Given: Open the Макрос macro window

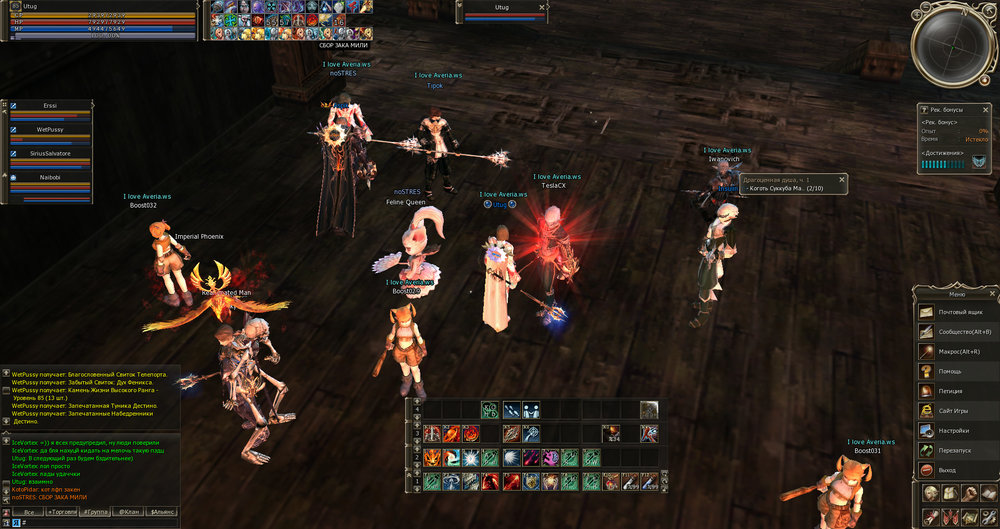Looking at the screenshot, I should pos(957,352).
